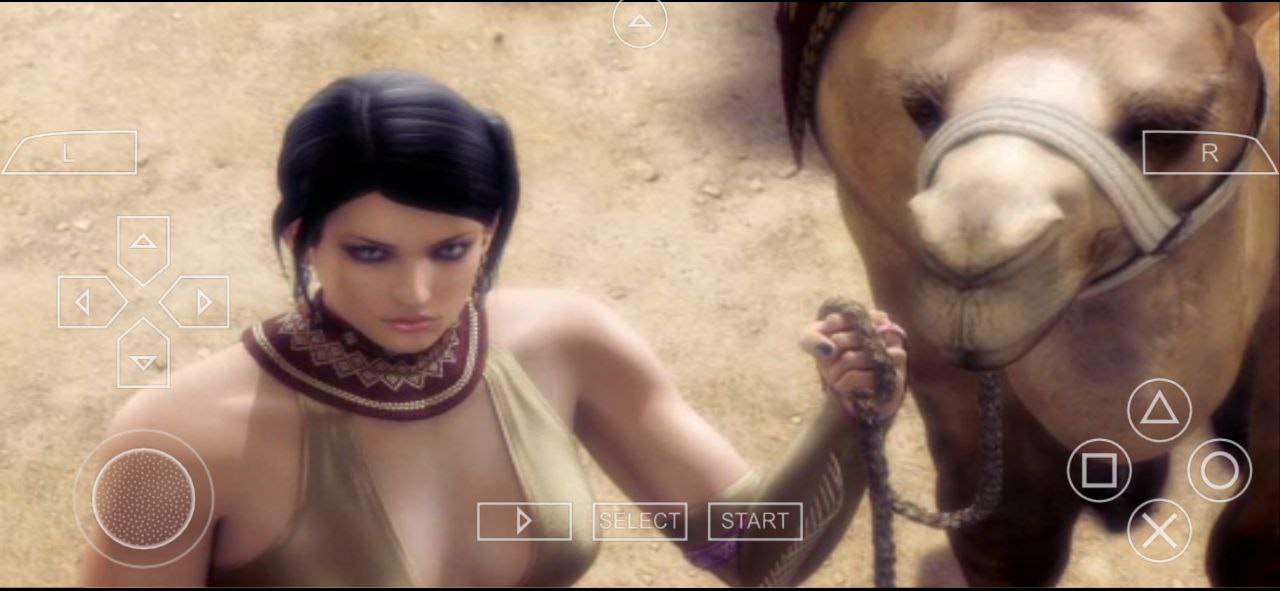Tap the D-pad left arrow
The image size is (1280, 591).
(88, 302)
